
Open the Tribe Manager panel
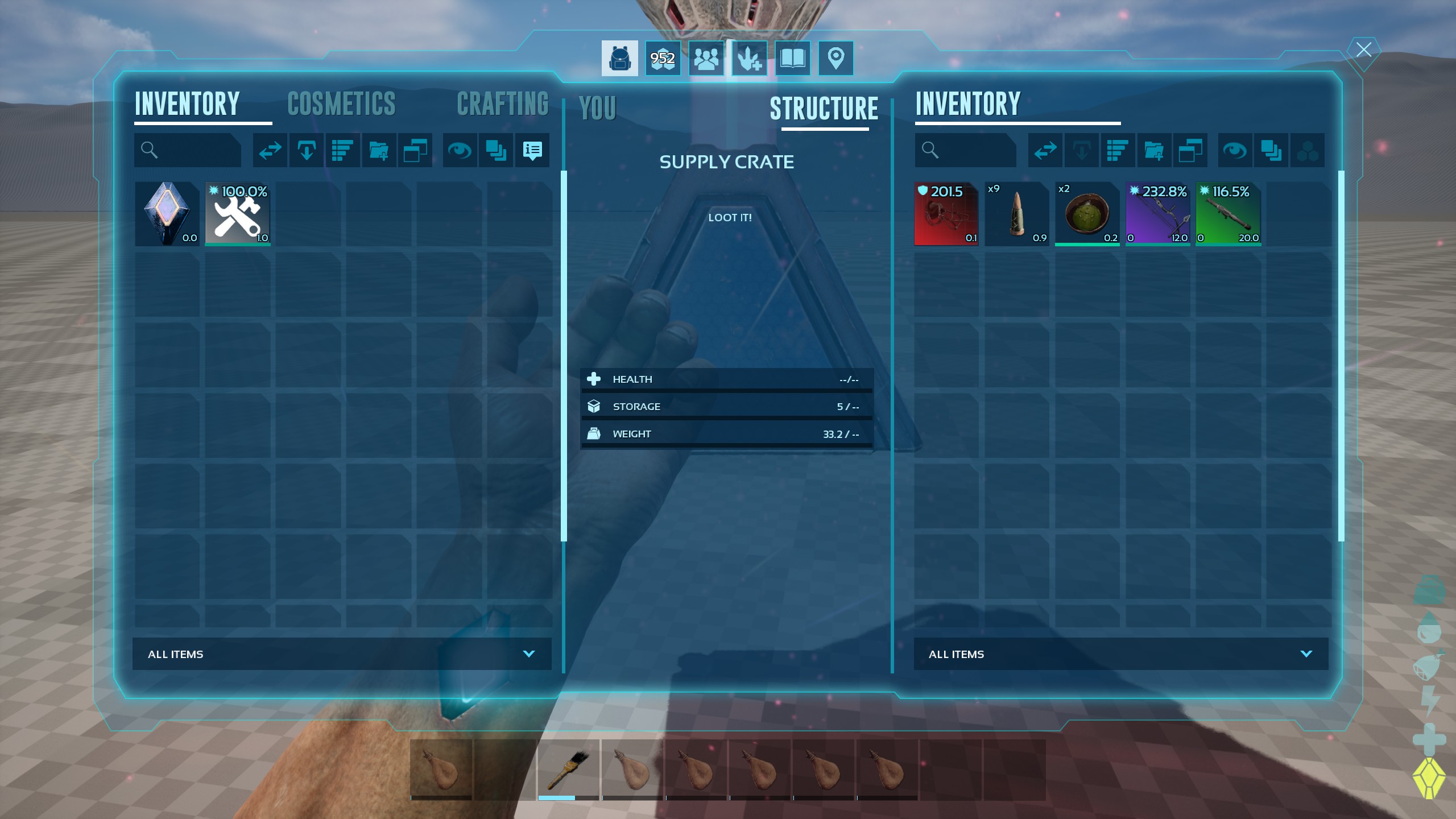point(706,57)
